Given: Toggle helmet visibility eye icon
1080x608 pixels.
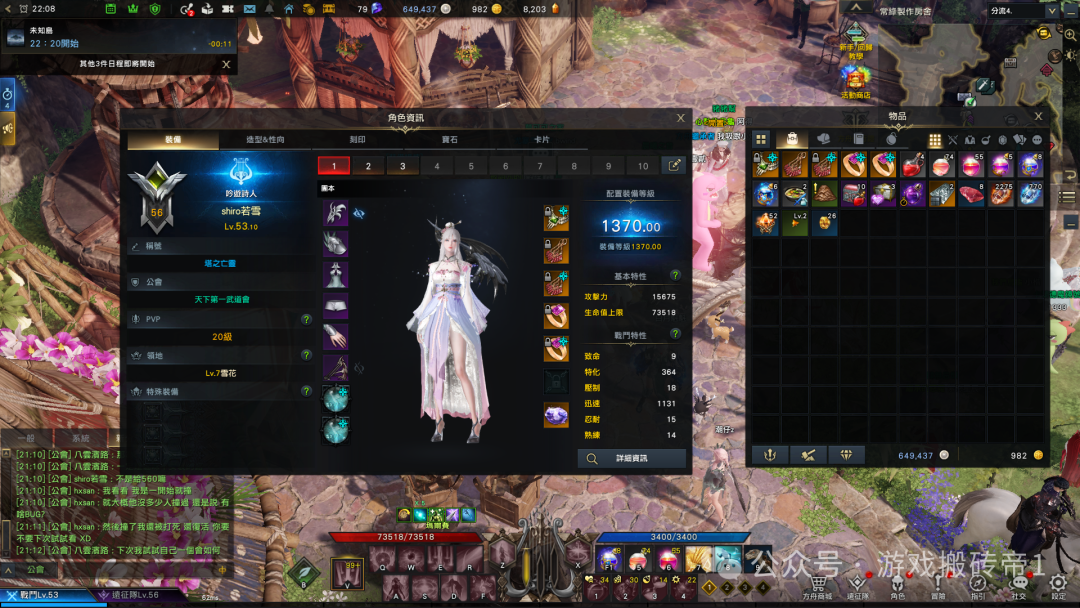Looking at the screenshot, I should coord(359,213).
